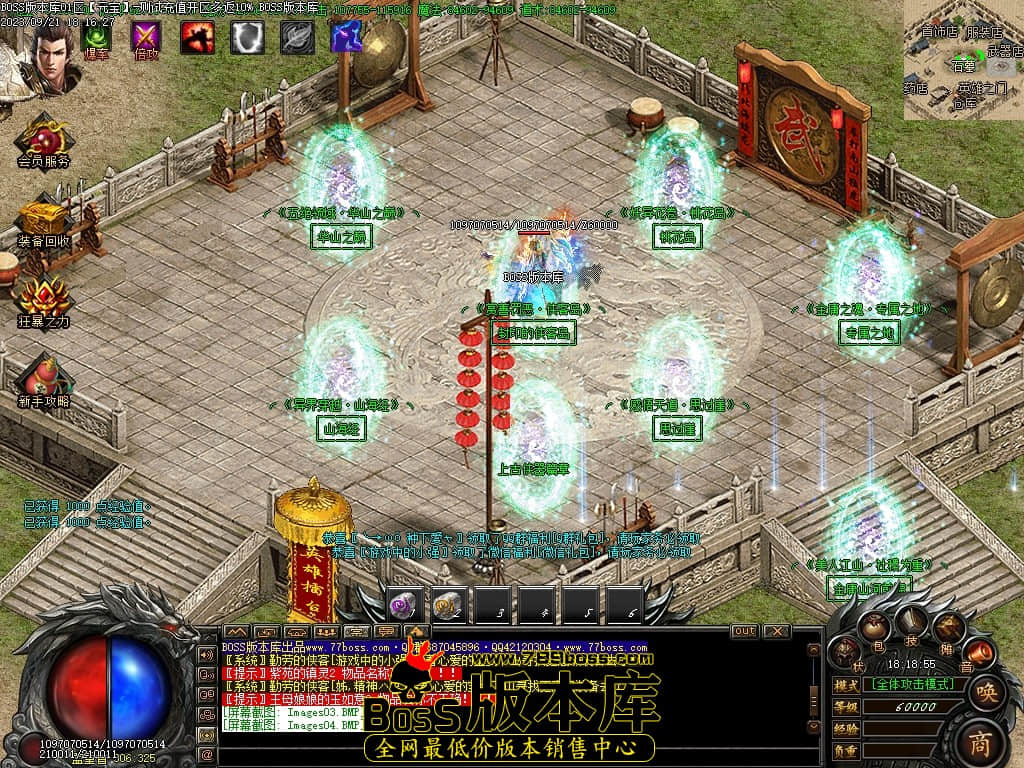Click the player portrait avatar
This screenshot has height=768, width=1024.
point(50,50)
